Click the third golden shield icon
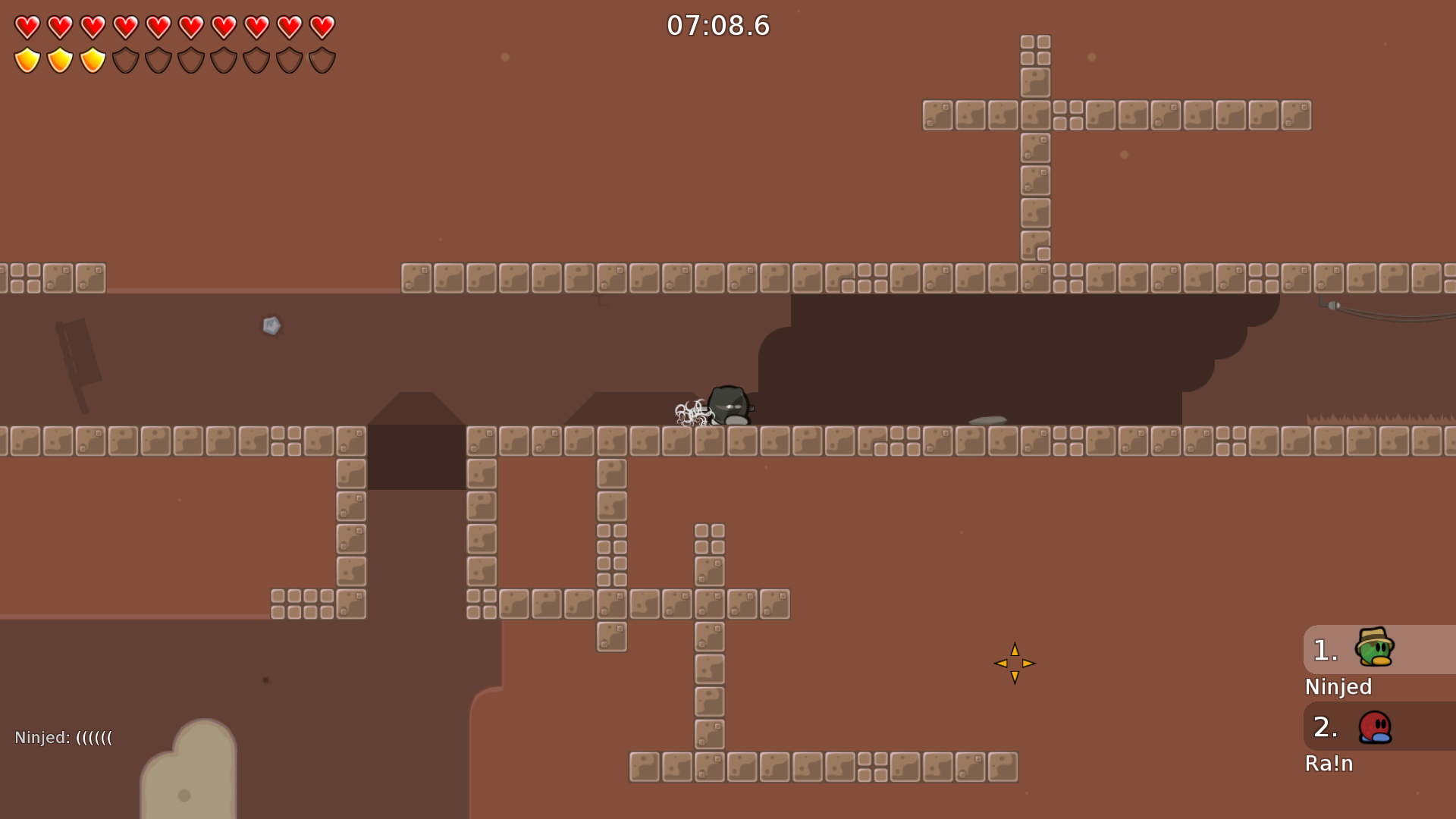Screen dimensions: 1456x819 coord(93,58)
